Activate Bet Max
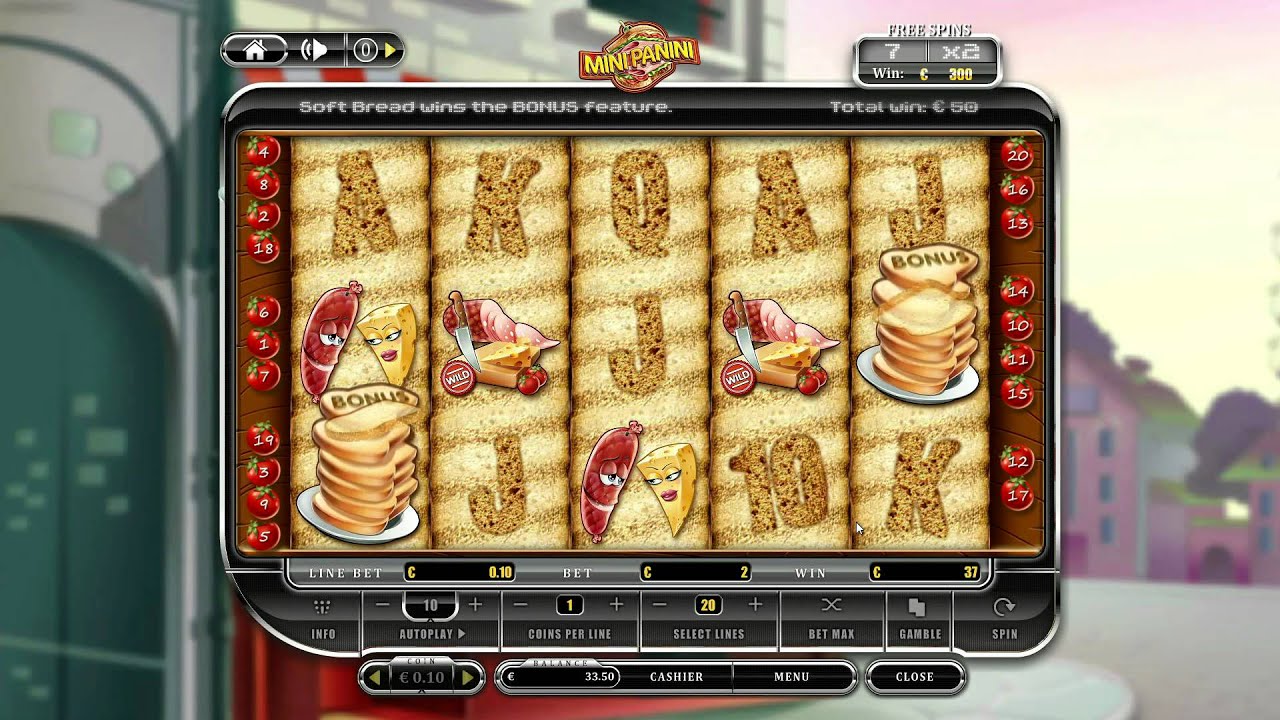Image resolution: width=1280 pixels, height=720 pixels. coord(831,620)
